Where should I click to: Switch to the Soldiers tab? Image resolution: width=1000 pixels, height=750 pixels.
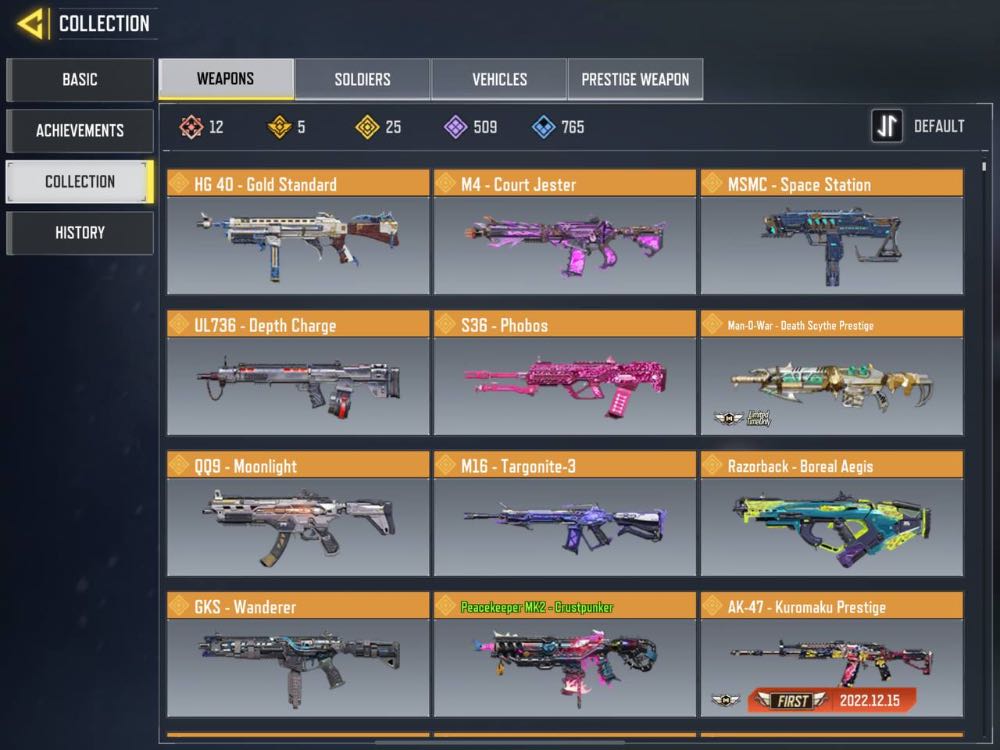click(362, 79)
